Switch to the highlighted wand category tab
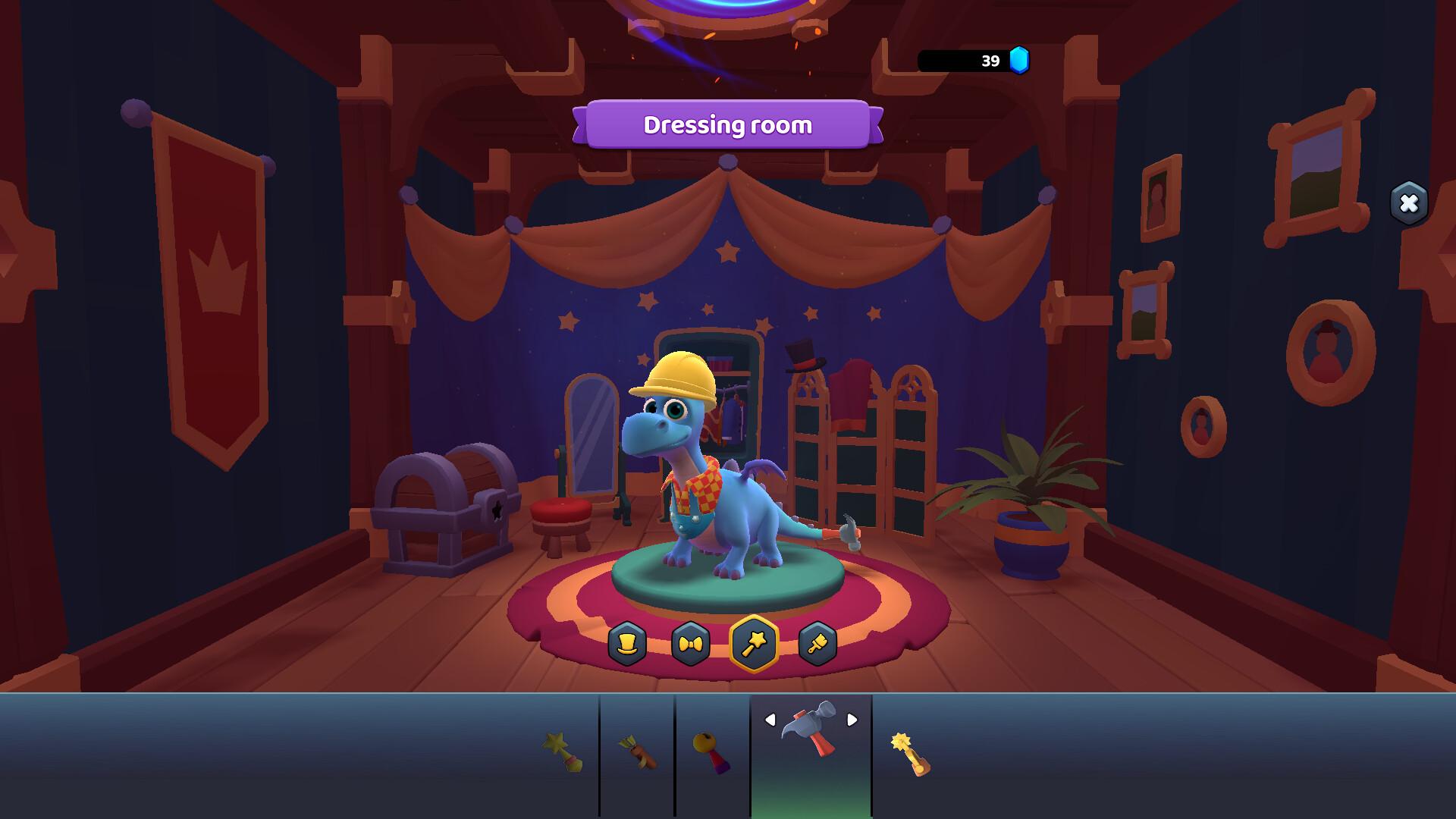 click(754, 644)
